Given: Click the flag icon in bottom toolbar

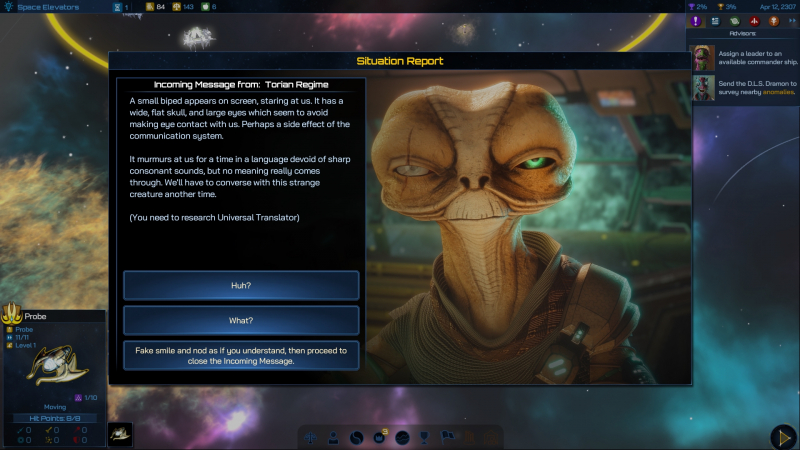Looking at the screenshot, I should 446,437.
